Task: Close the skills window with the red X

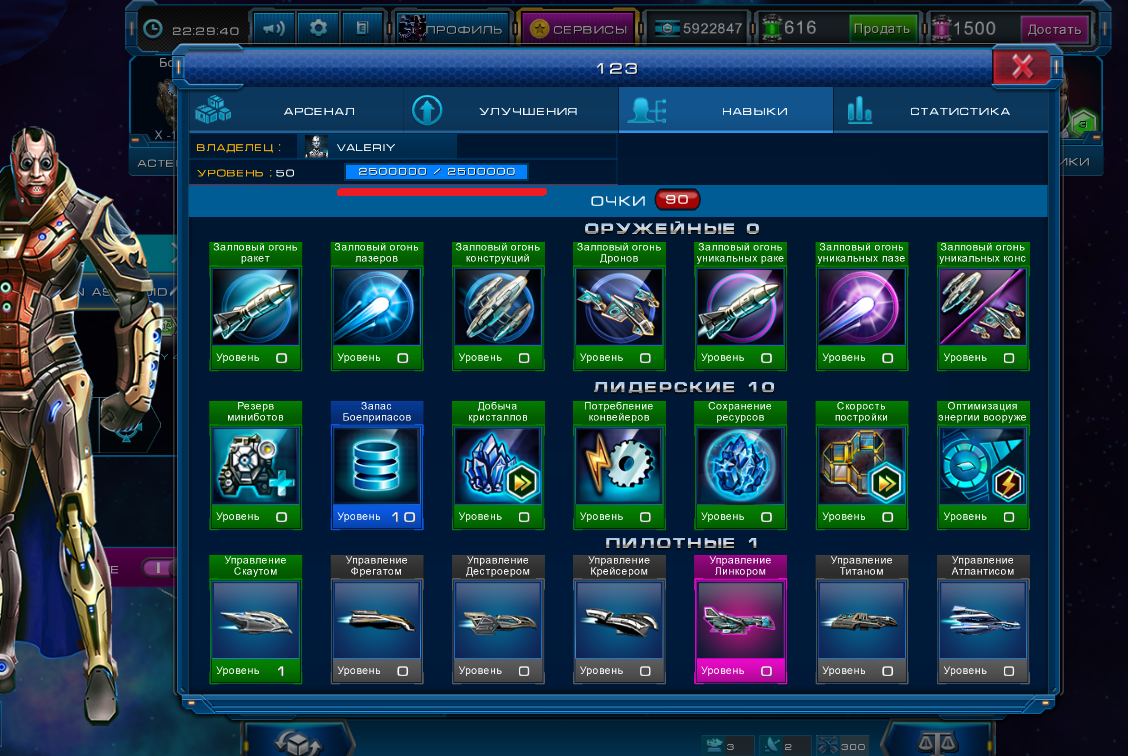Action: coord(1021,67)
